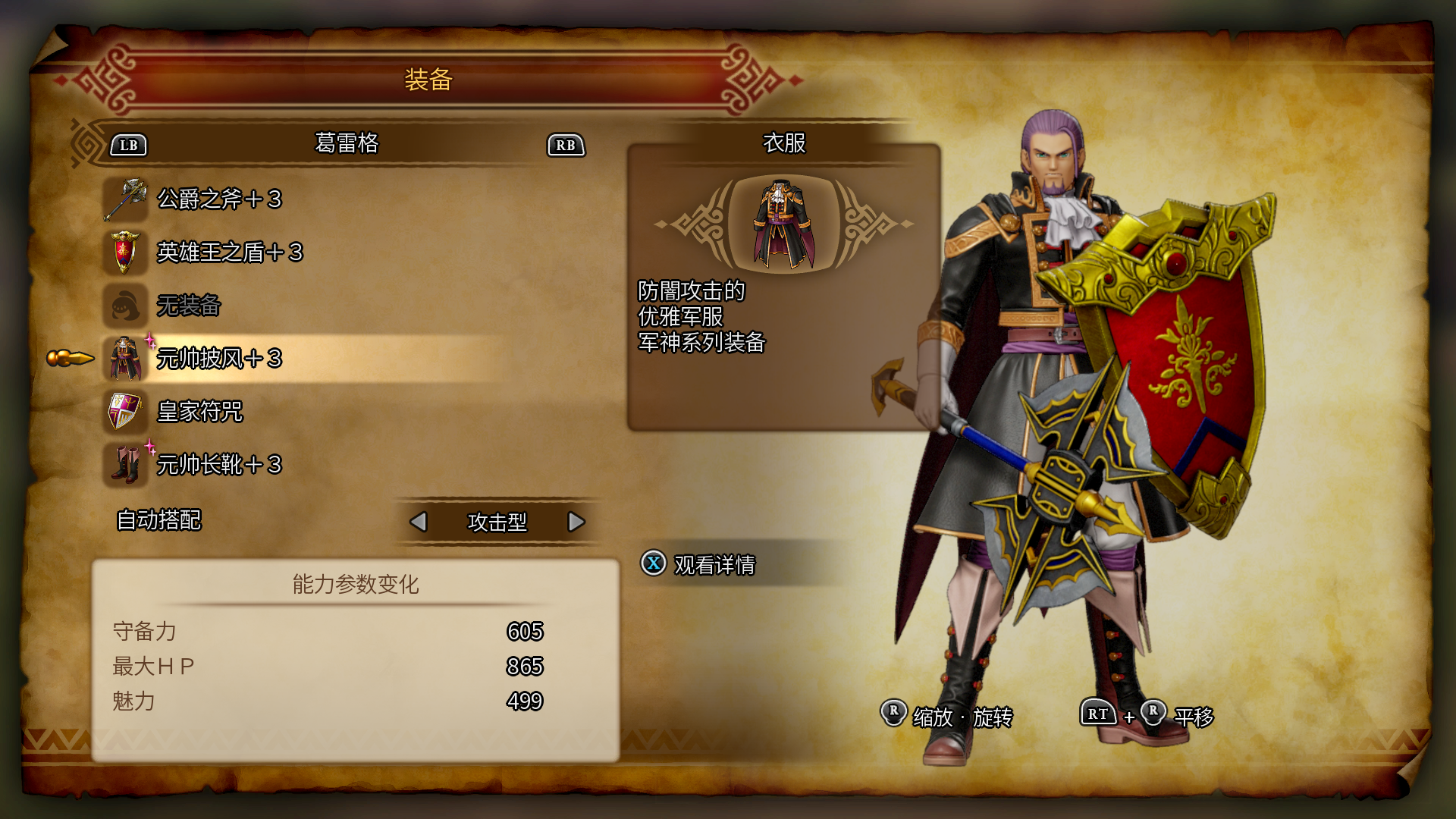Image resolution: width=1456 pixels, height=819 pixels.
Task: Click the R 缩放·旋转 control hint
Action: click(x=950, y=713)
